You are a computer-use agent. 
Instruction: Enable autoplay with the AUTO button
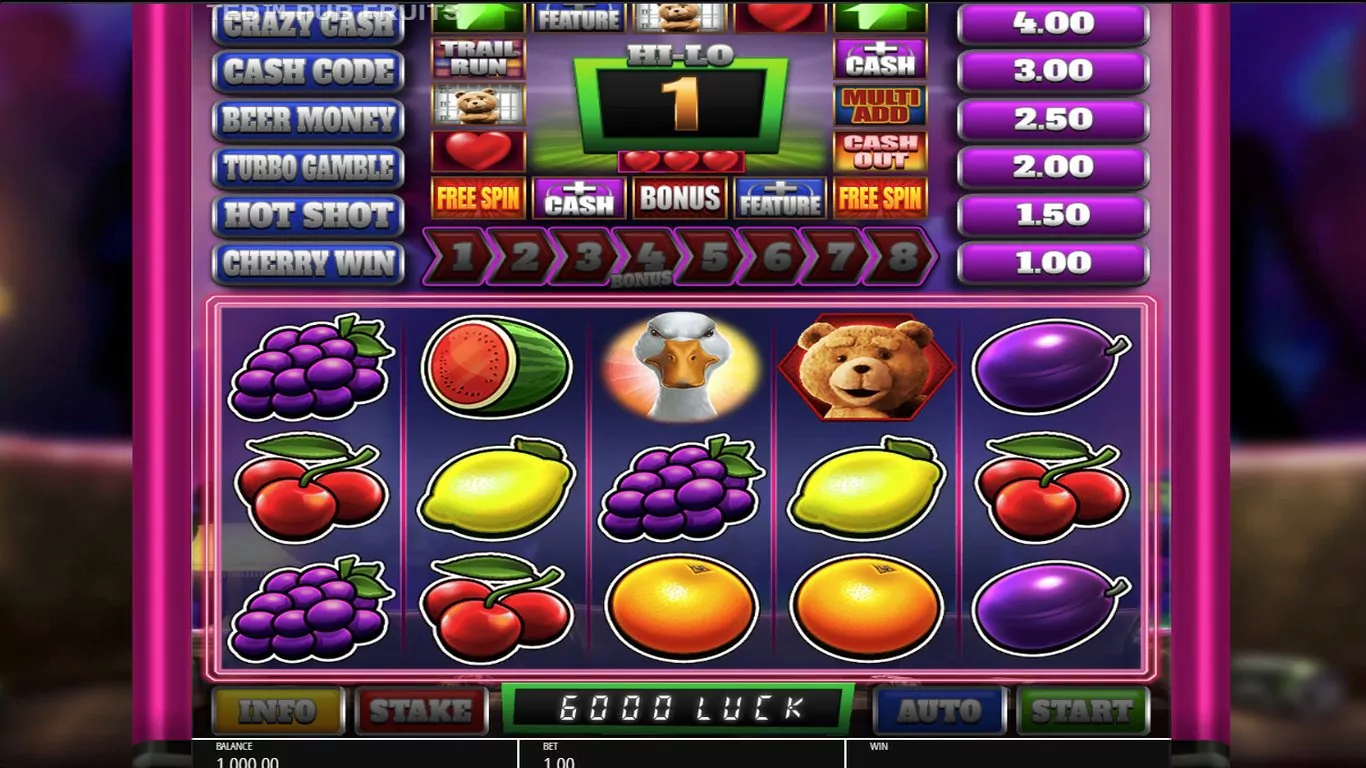pyautogui.click(x=939, y=710)
